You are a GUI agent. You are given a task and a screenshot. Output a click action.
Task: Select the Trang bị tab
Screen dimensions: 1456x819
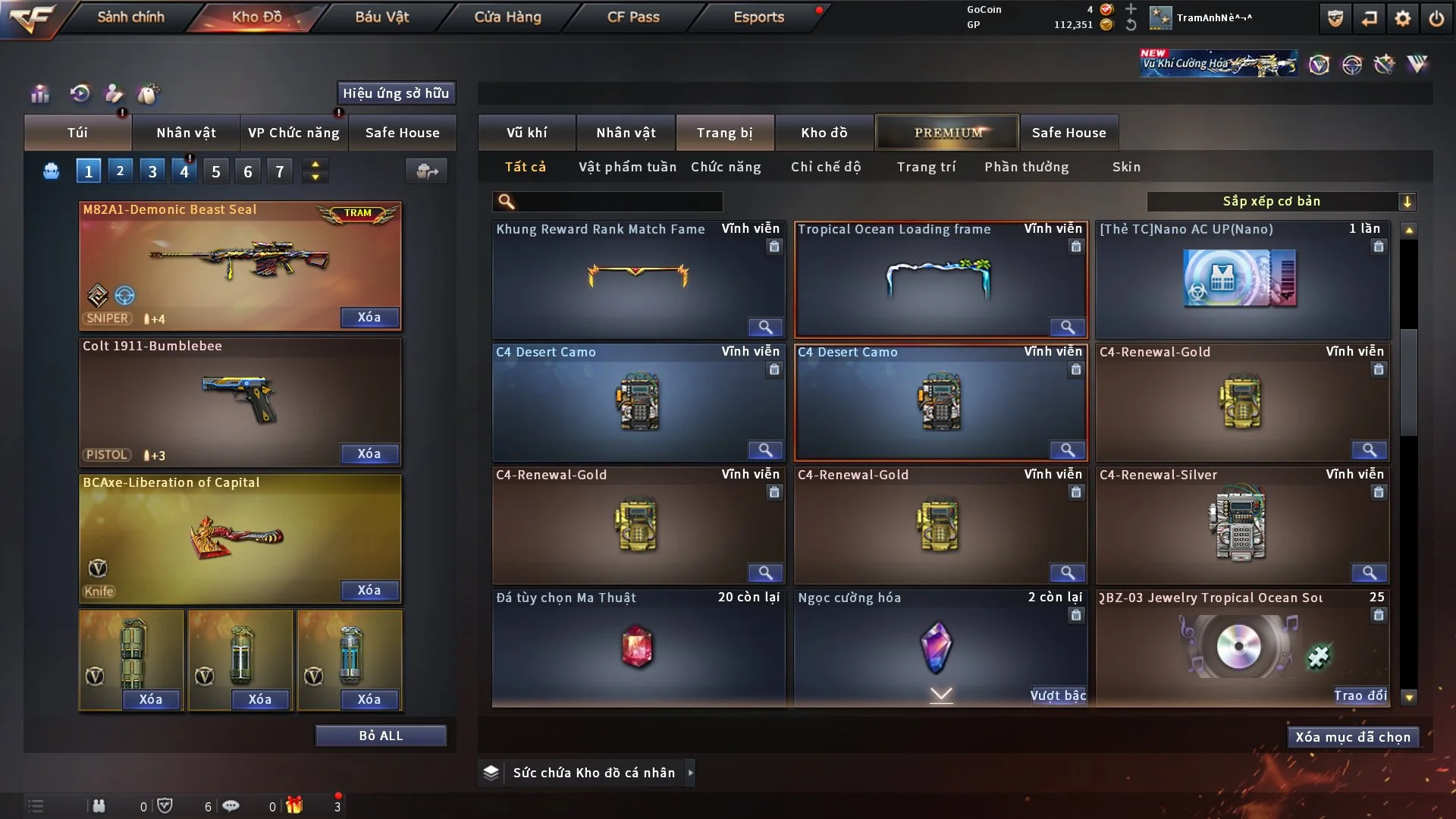point(724,133)
